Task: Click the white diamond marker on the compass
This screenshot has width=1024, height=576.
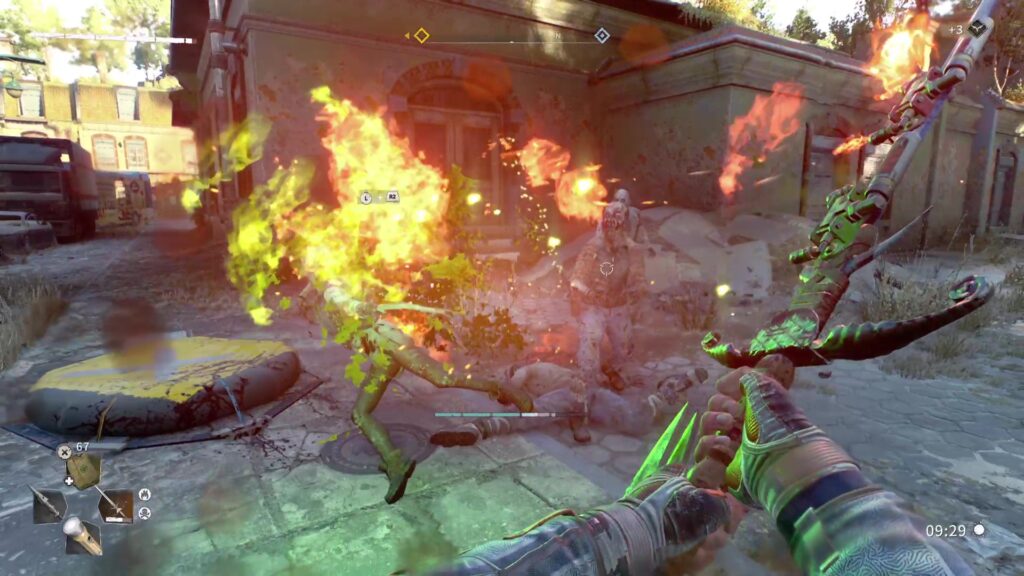Action: tap(602, 36)
